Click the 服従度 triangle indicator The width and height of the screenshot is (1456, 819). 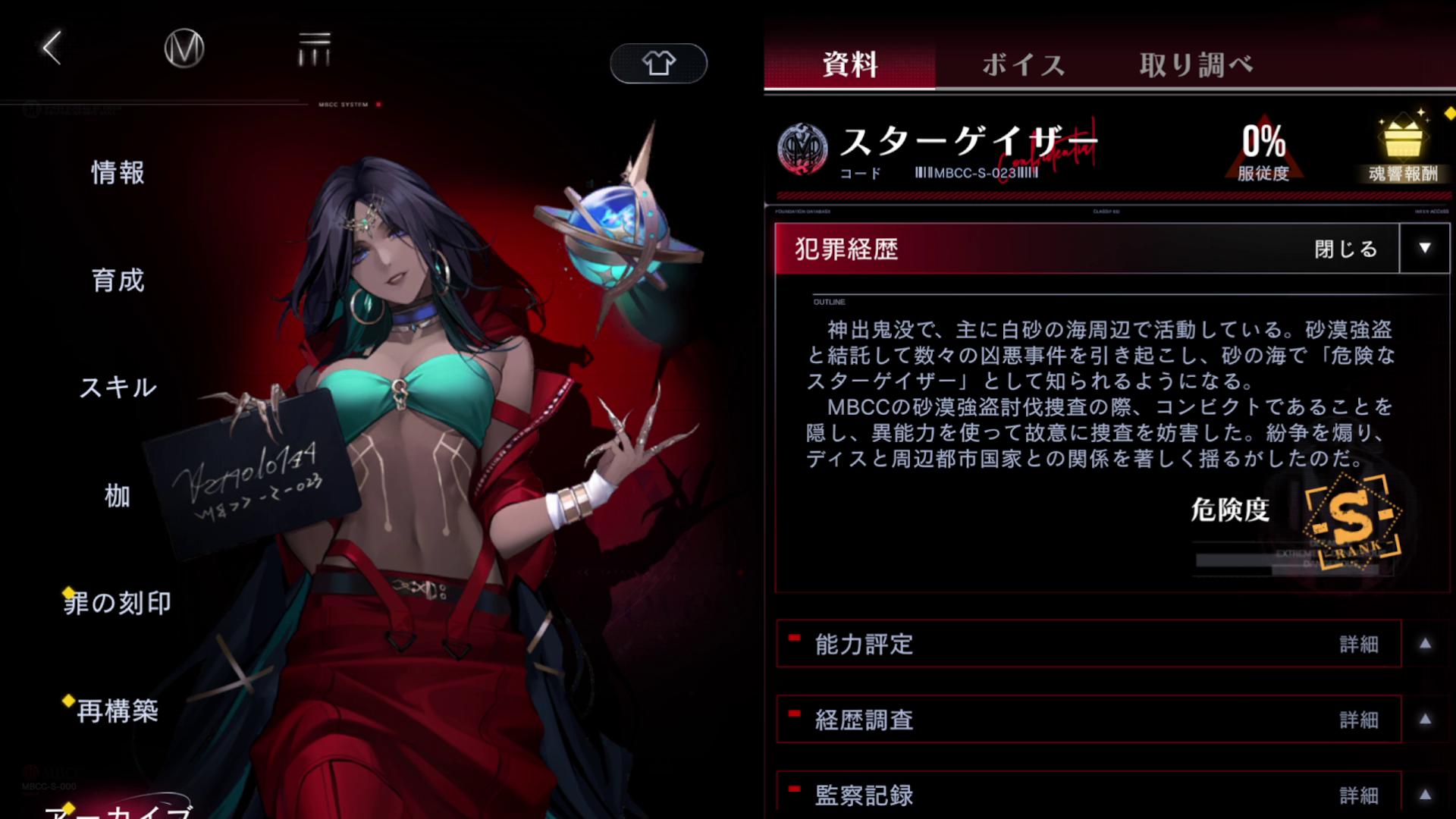(1264, 148)
